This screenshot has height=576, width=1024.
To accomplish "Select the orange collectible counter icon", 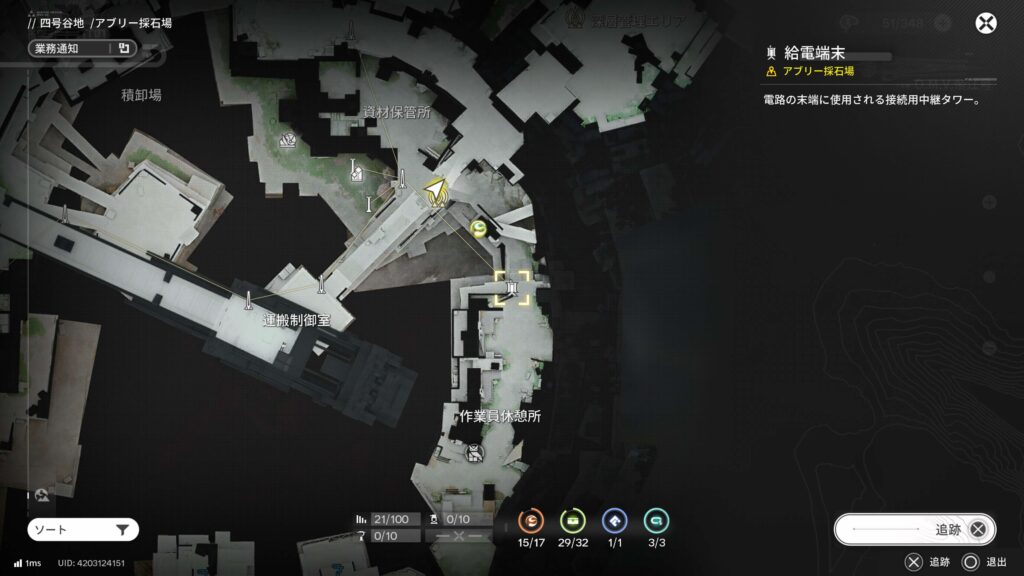I will (531, 520).
